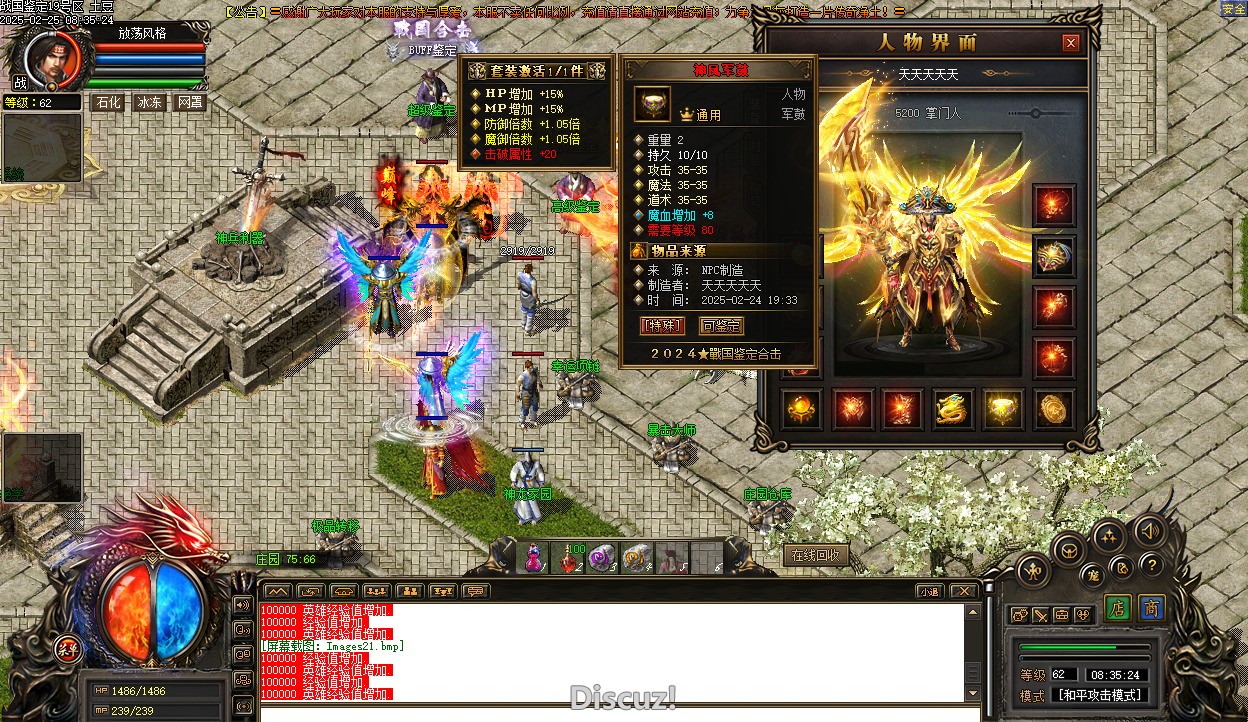The width and height of the screenshot is (1248, 722).
Task: Select the golden coin medal equipment slot
Action: (1053, 409)
